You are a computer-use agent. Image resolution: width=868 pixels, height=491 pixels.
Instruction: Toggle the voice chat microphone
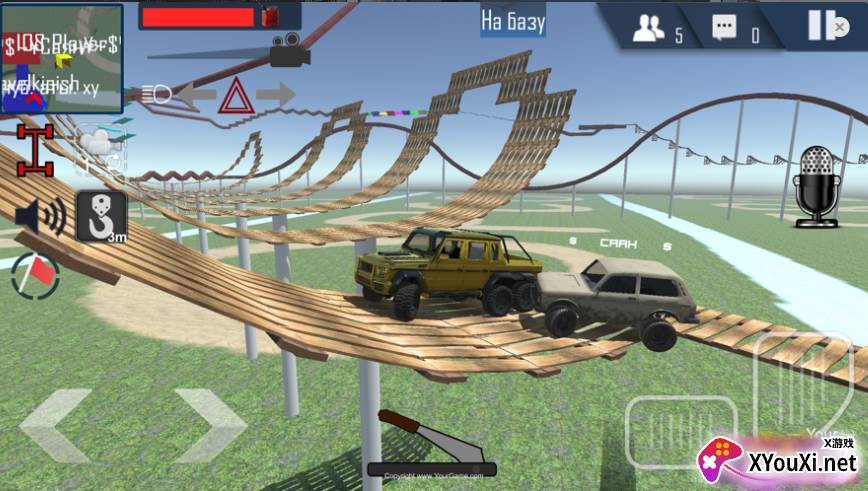(817, 186)
